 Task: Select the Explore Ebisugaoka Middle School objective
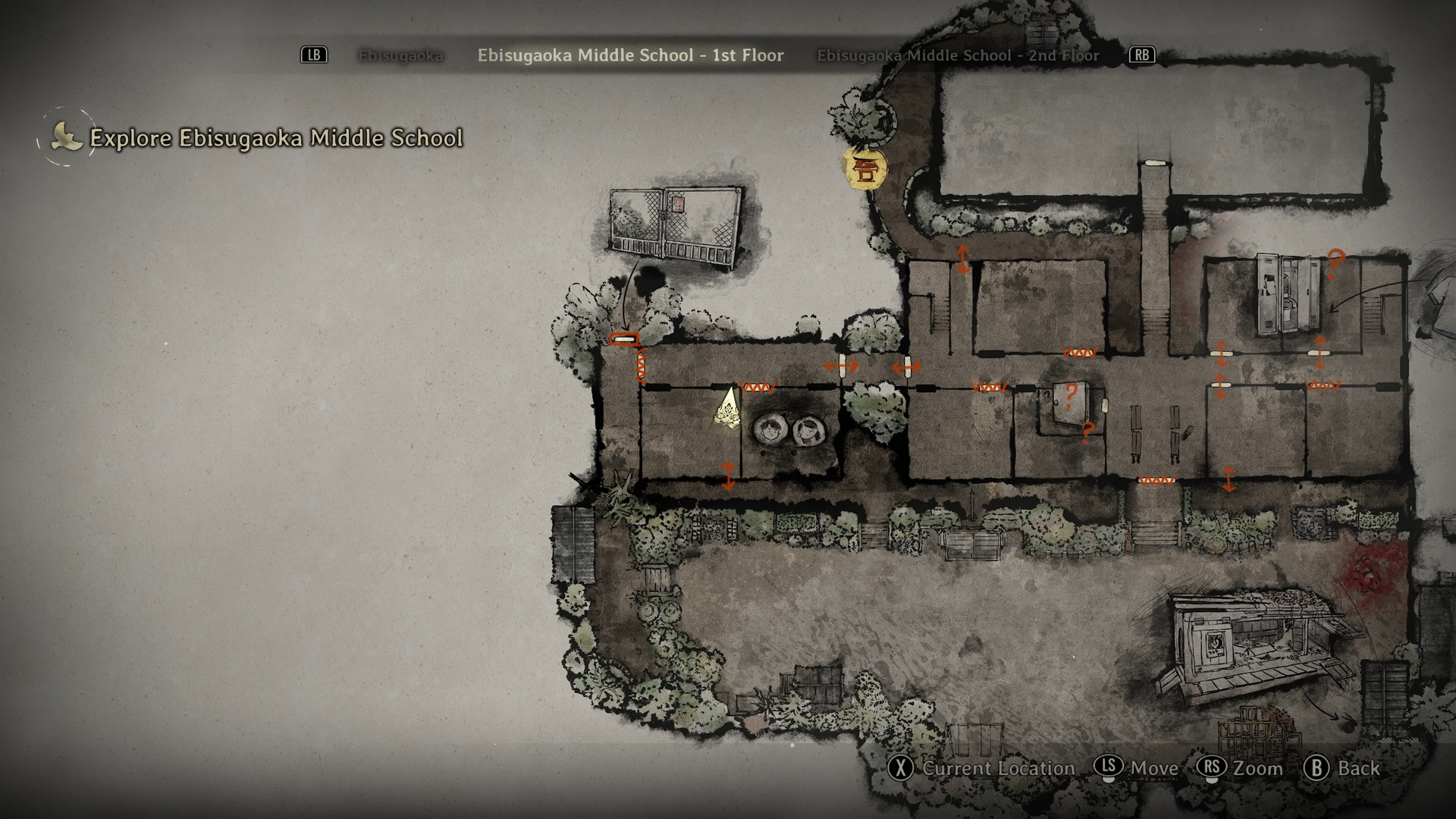[275, 138]
